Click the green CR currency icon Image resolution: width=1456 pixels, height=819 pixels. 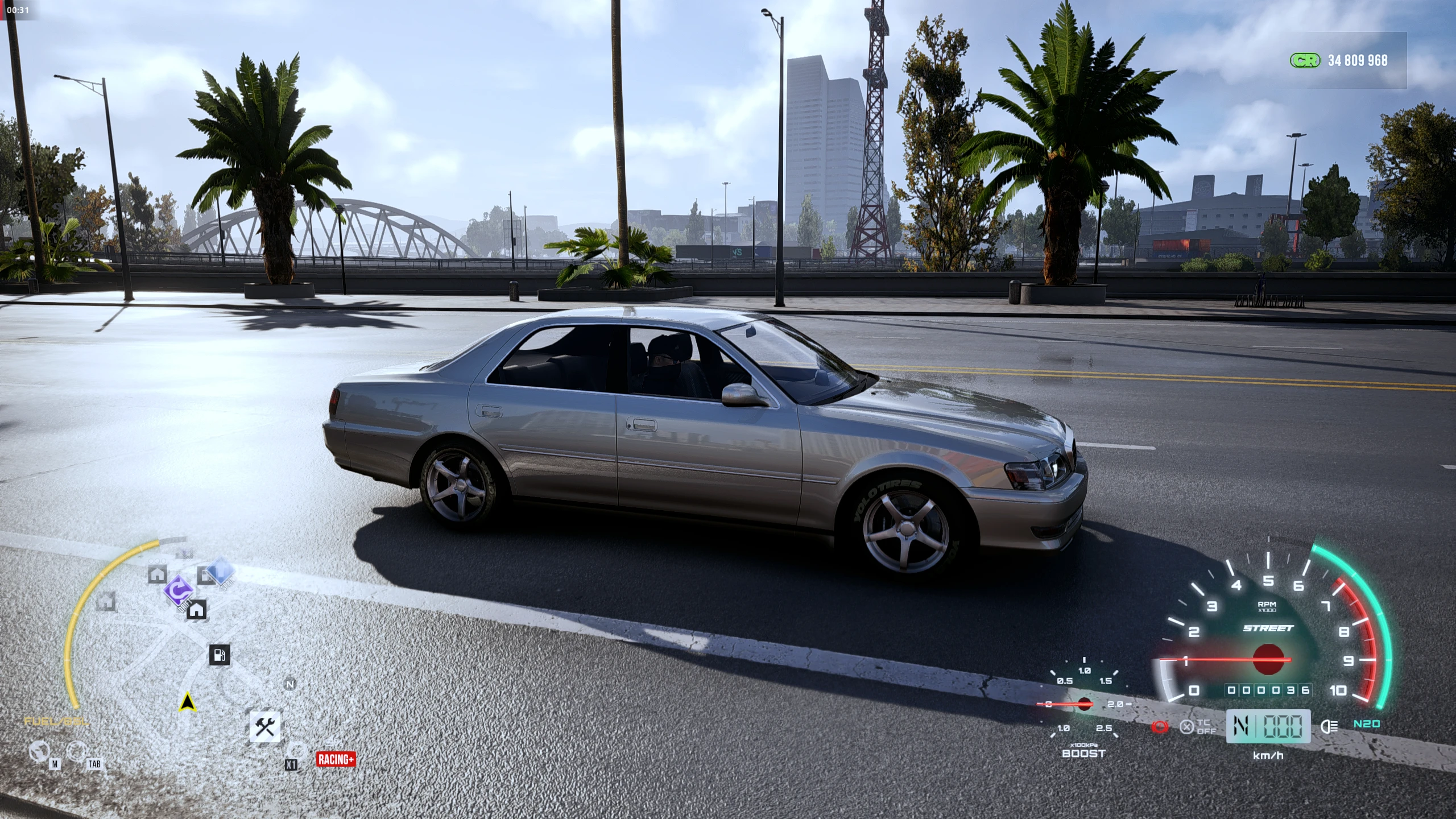click(1306, 61)
